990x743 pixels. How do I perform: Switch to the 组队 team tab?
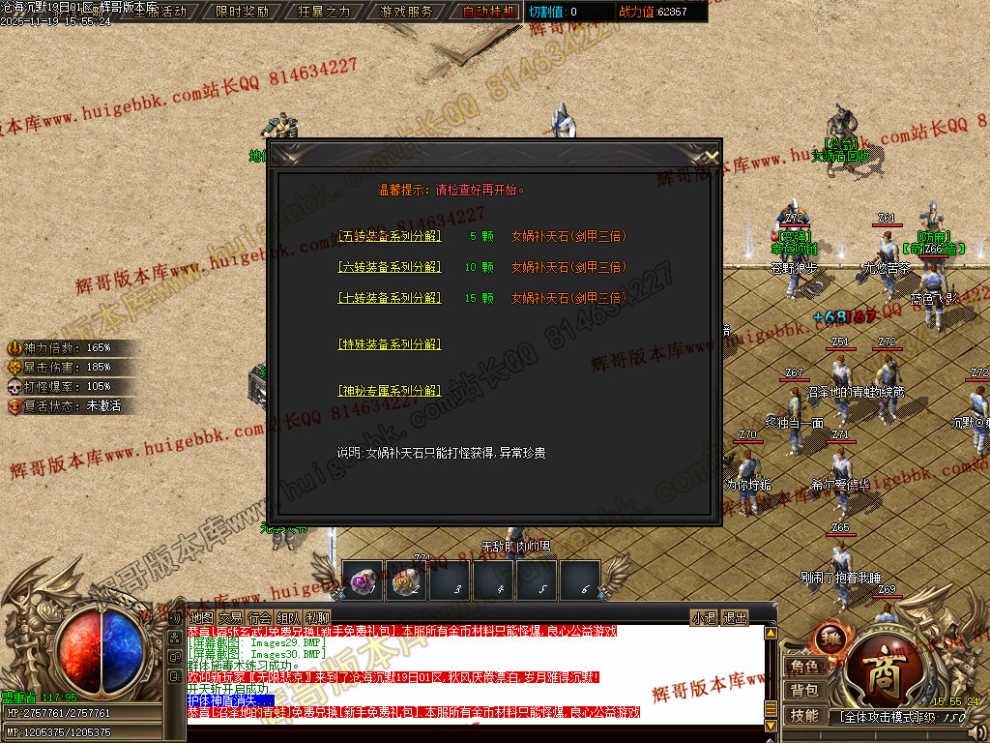(x=289, y=617)
